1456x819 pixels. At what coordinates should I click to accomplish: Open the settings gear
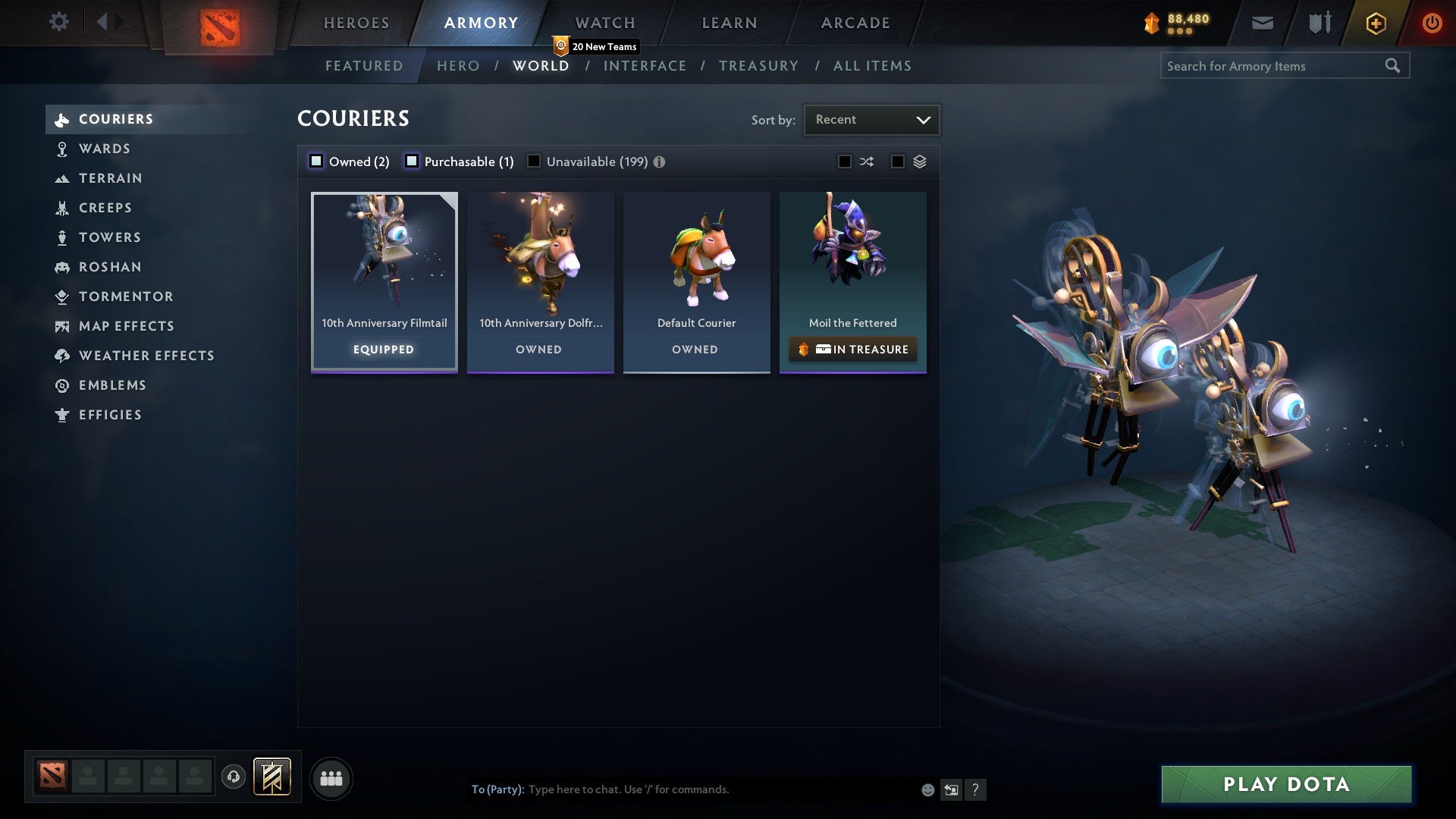tap(59, 22)
